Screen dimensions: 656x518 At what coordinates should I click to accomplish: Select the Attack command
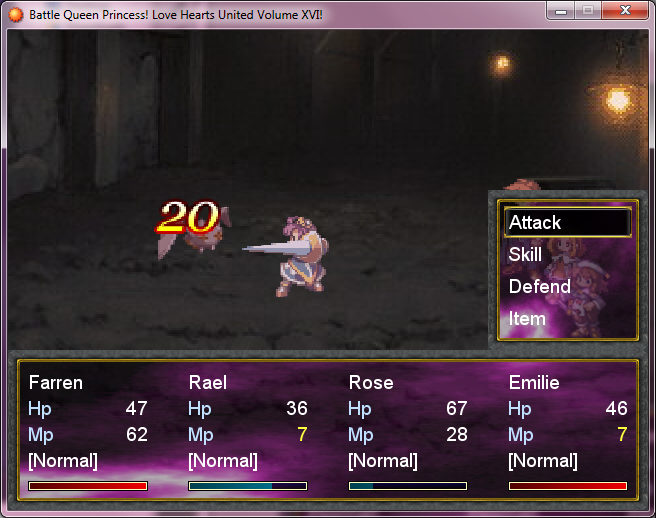(x=567, y=222)
